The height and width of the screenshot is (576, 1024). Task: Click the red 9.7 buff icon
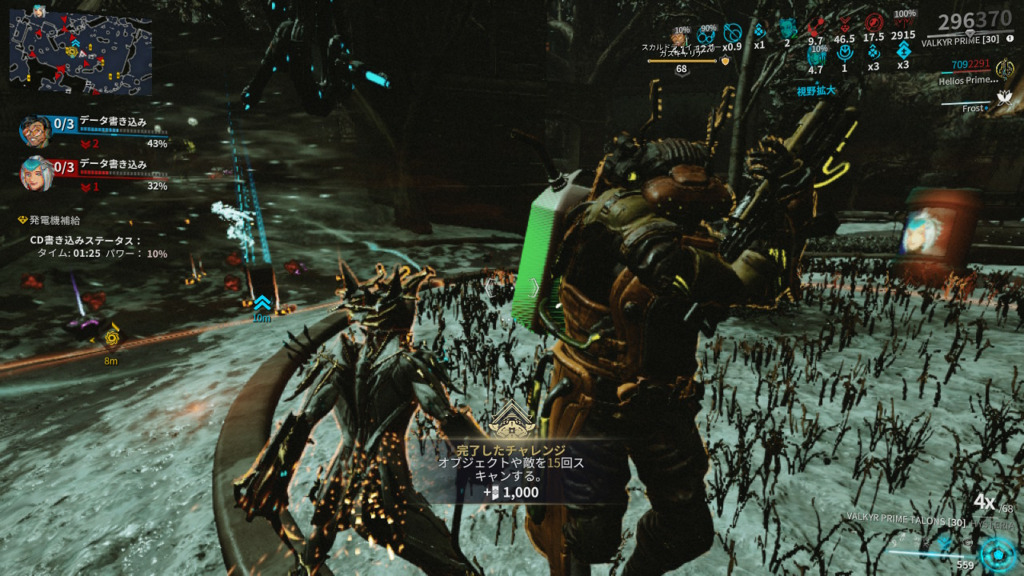pyautogui.click(x=816, y=25)
